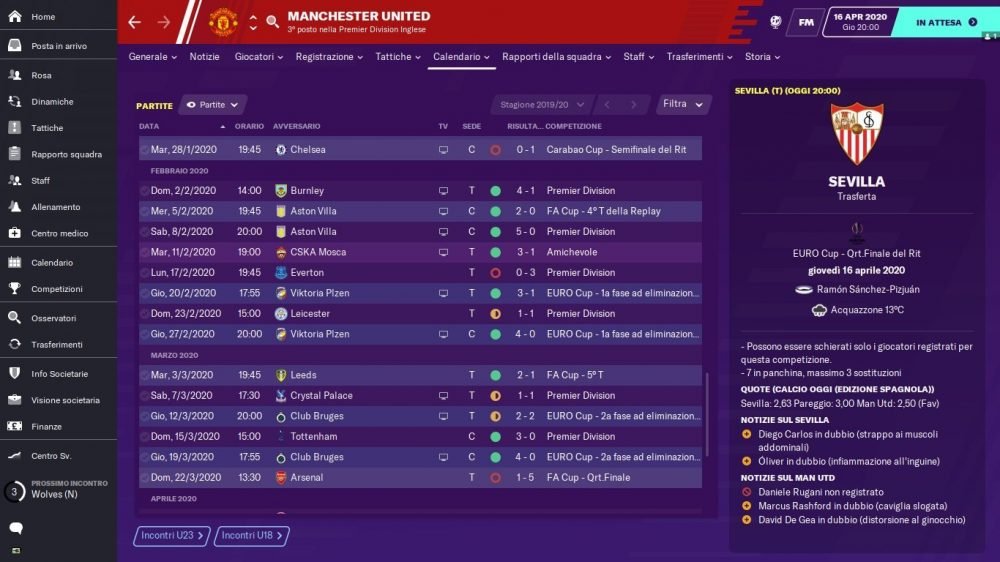Expand the Partite view selector
This screenshot has height=562, width=1000.
[212, 104]
